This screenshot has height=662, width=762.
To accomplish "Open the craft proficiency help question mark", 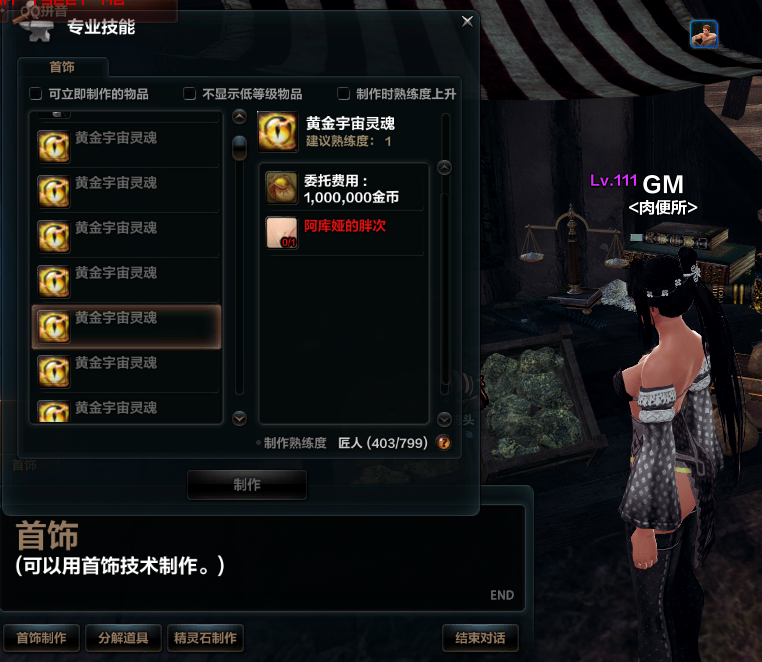I will click(x=444, y=443).
